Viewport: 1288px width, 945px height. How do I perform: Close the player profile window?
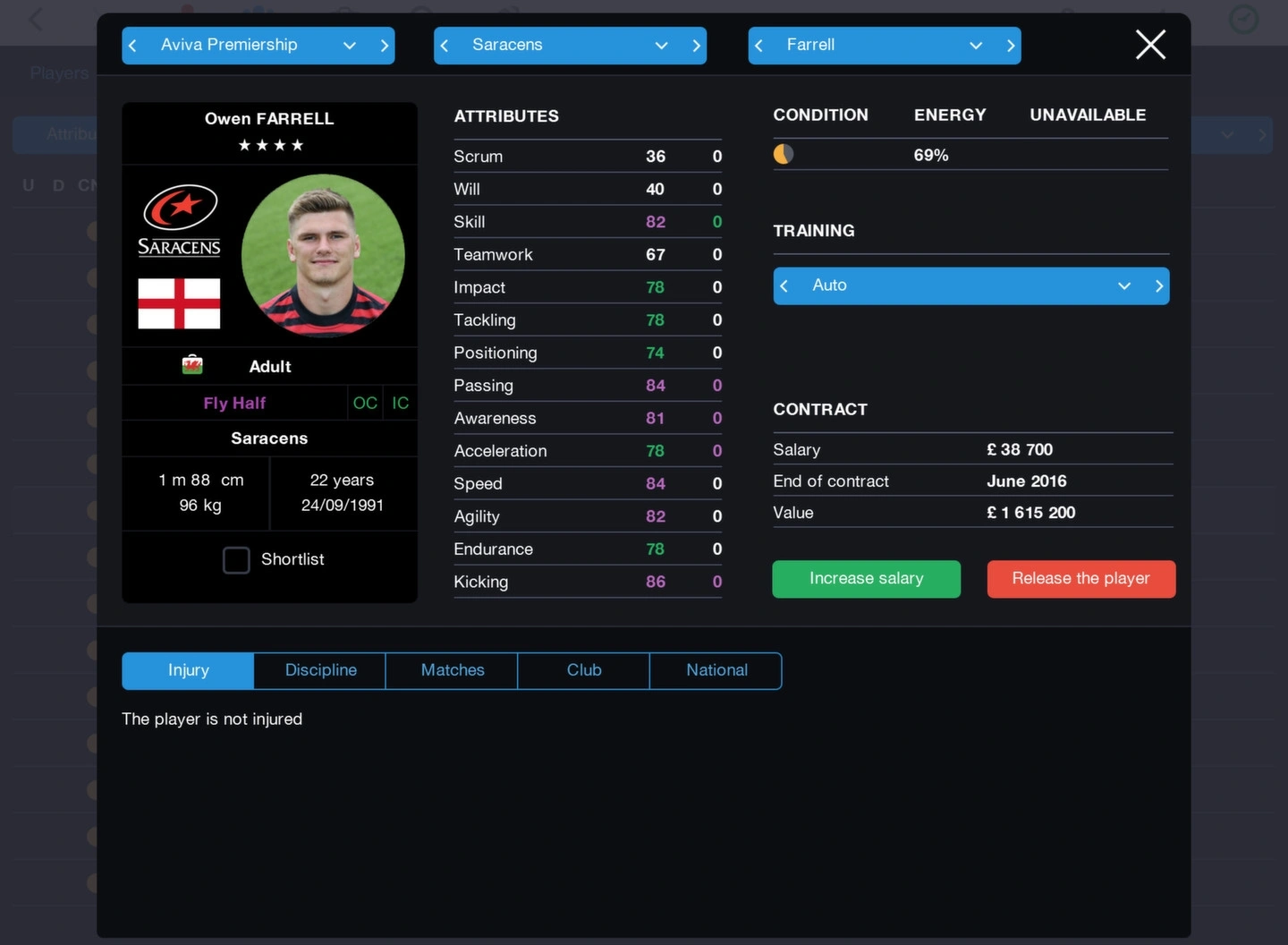1150,45
